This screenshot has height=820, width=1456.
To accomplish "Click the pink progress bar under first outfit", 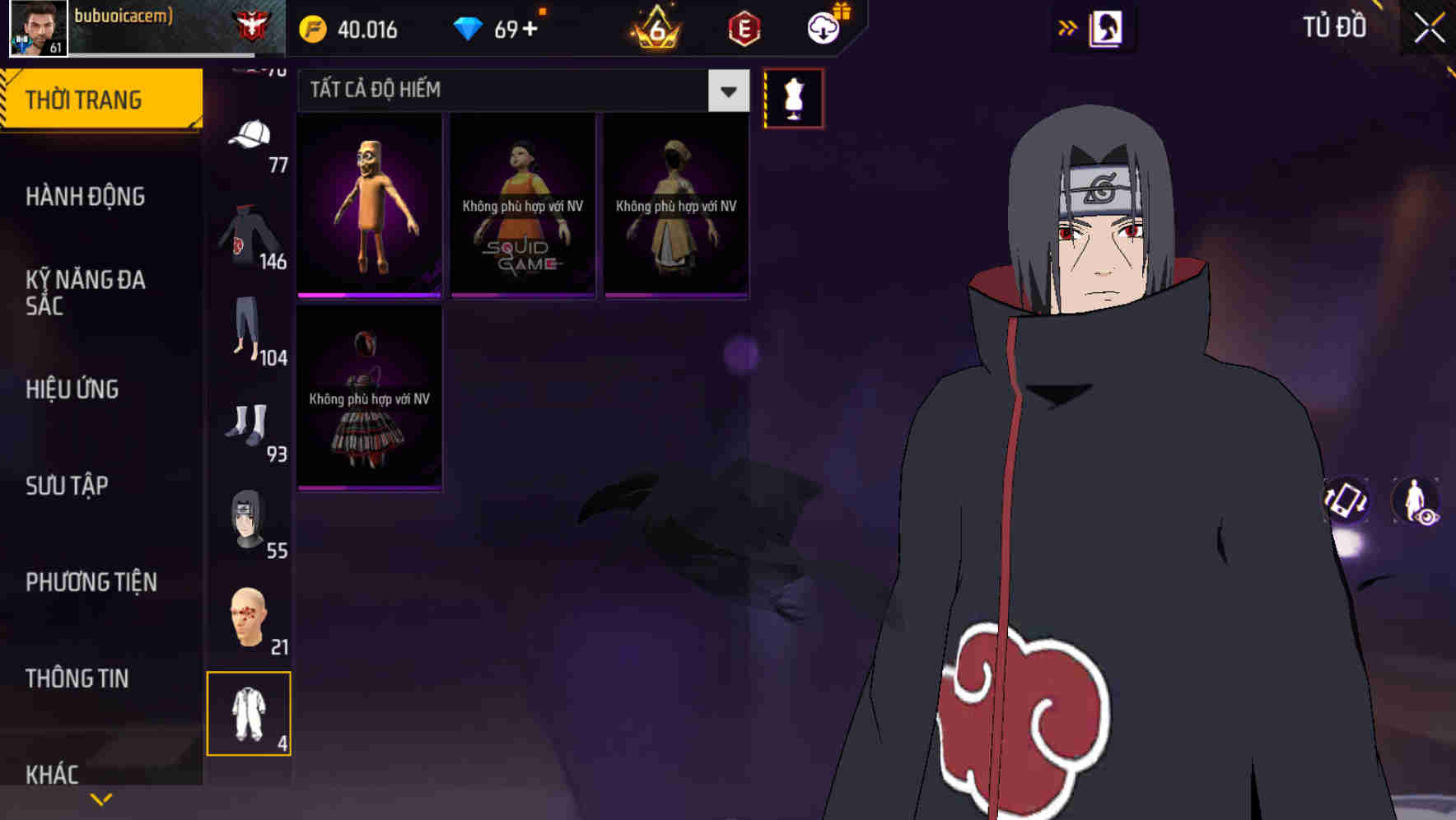I will 369,293.
